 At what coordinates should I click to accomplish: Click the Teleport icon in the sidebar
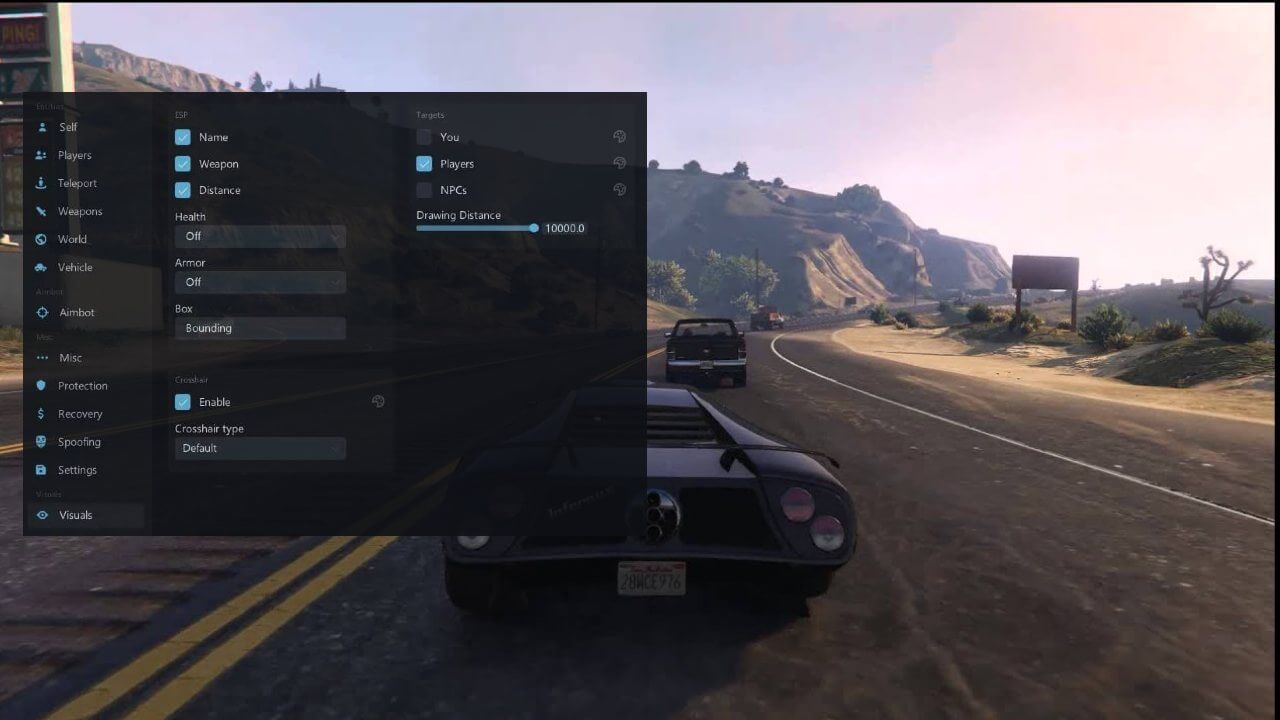click(x=42, y=183)
